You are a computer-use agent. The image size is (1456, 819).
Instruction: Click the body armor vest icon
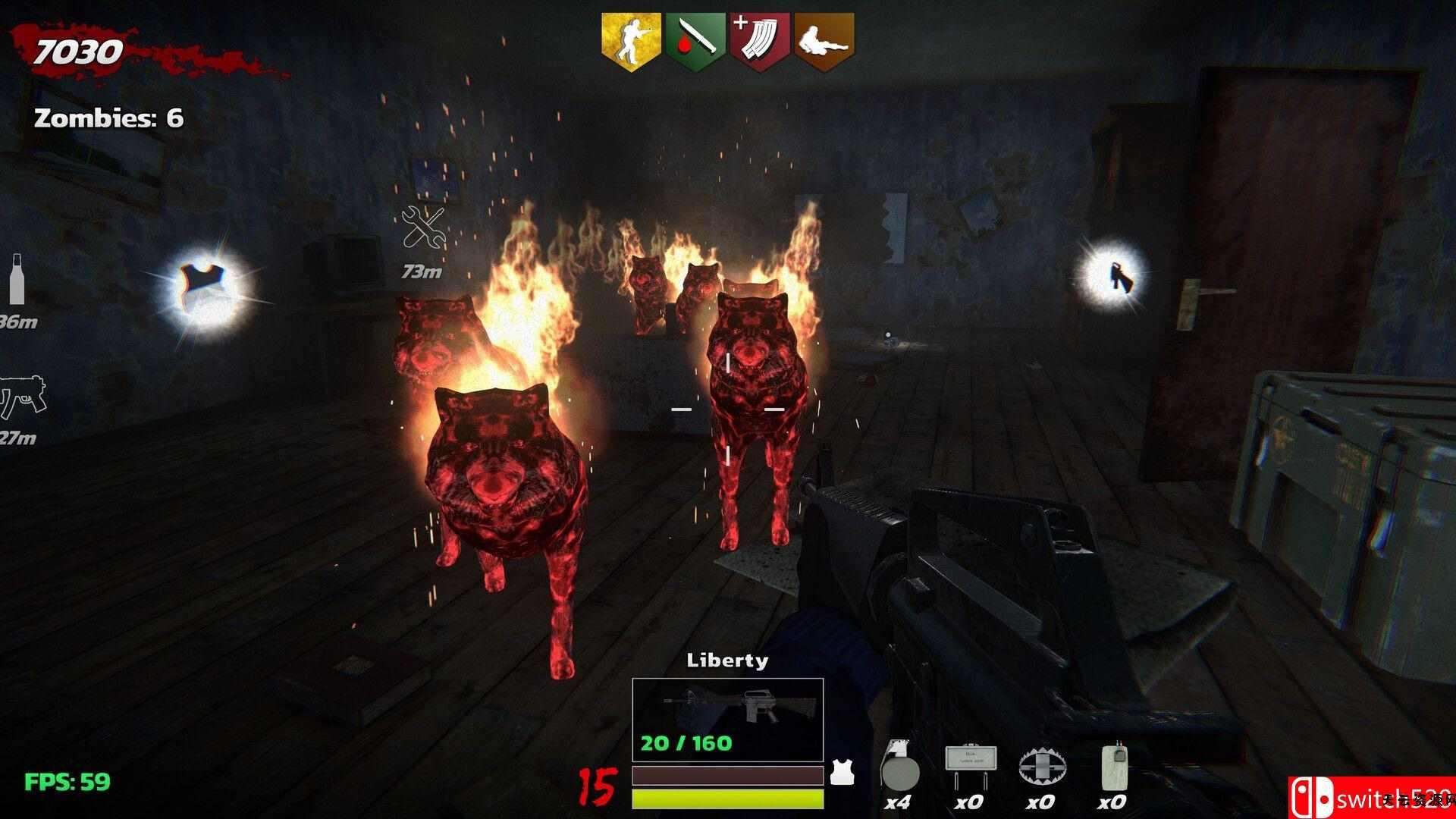839,772
